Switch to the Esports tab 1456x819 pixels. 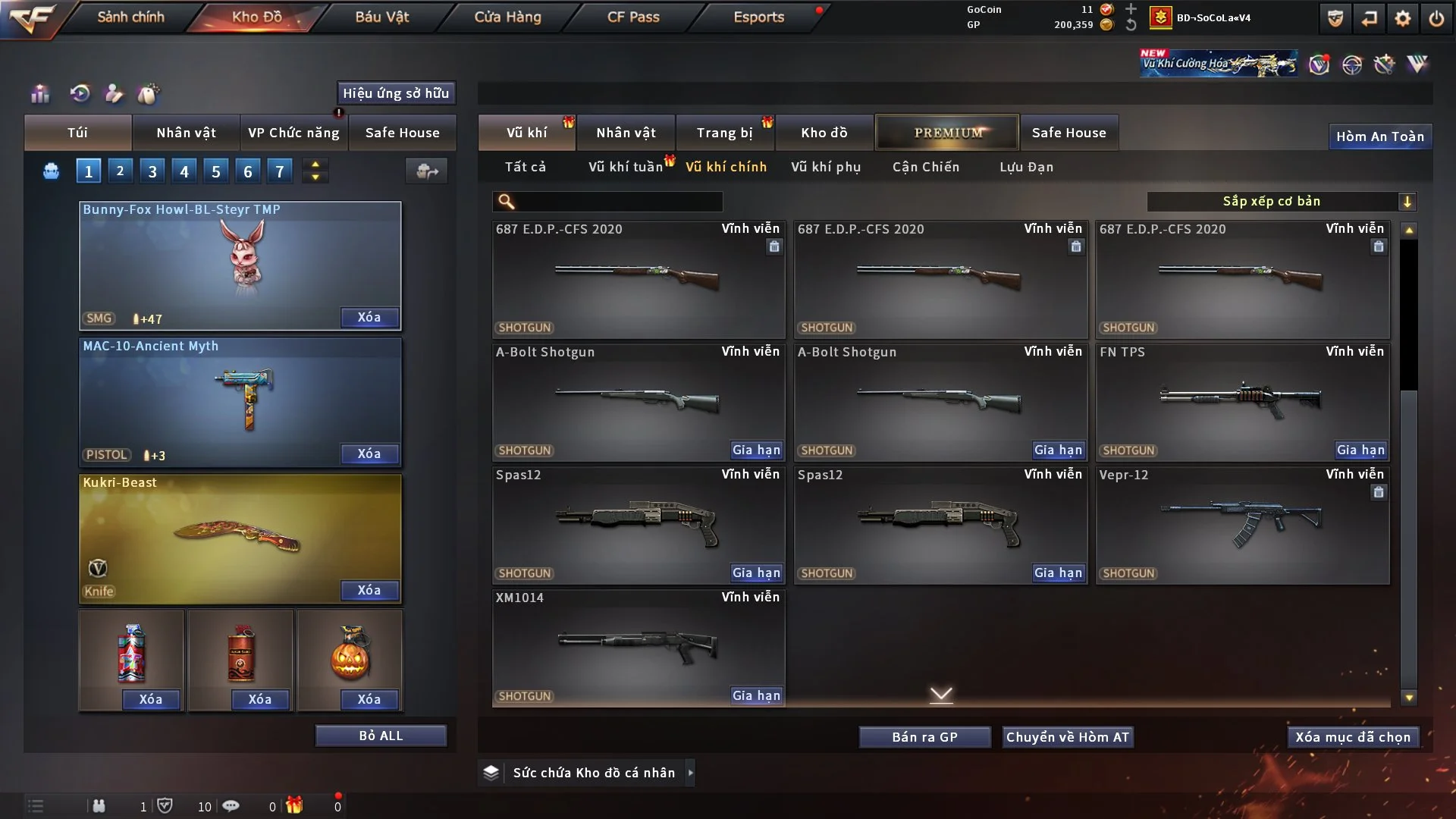pyautogui.click(x=758, y=17)
